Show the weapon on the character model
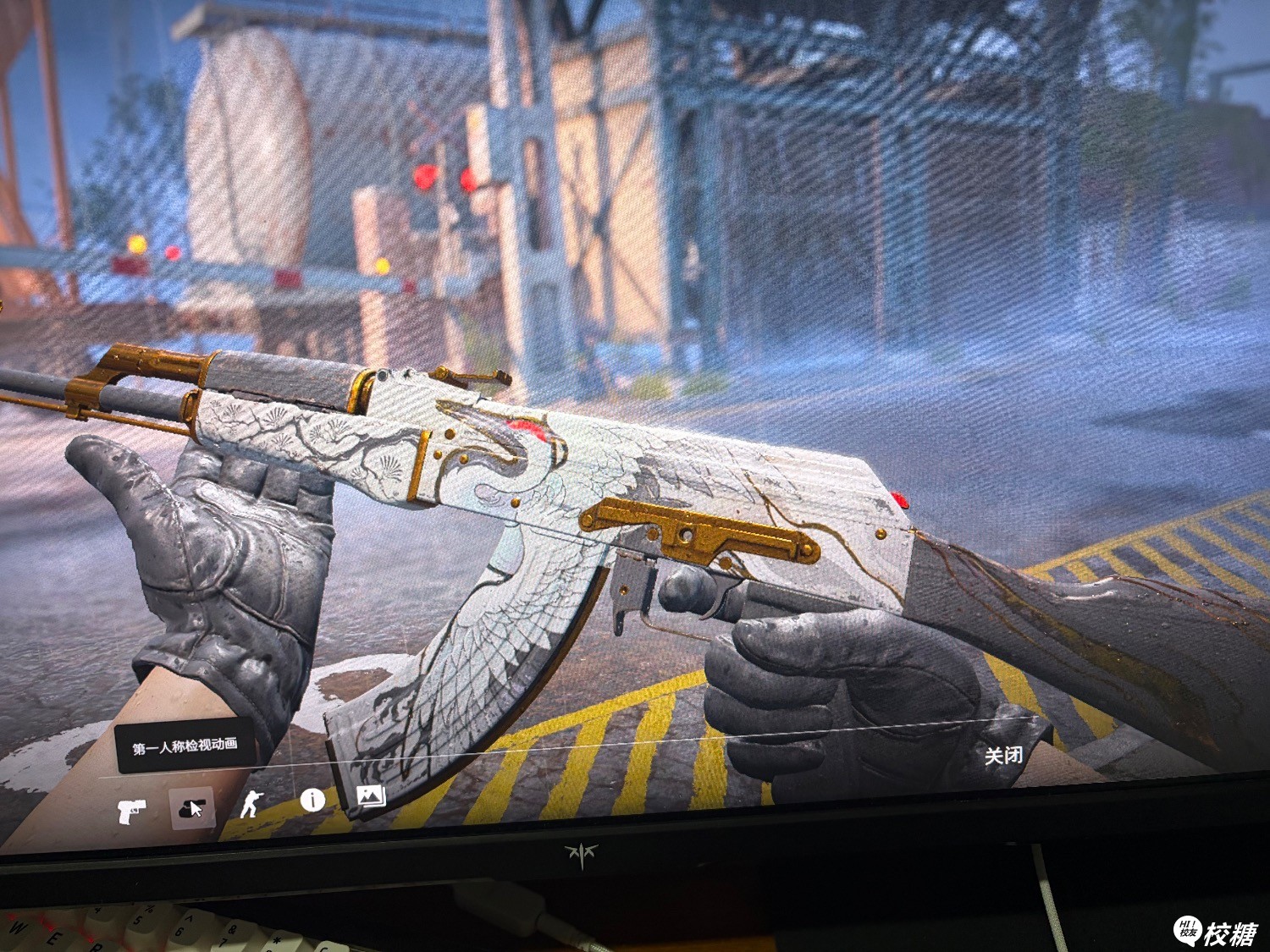 (x=251, y=803)
